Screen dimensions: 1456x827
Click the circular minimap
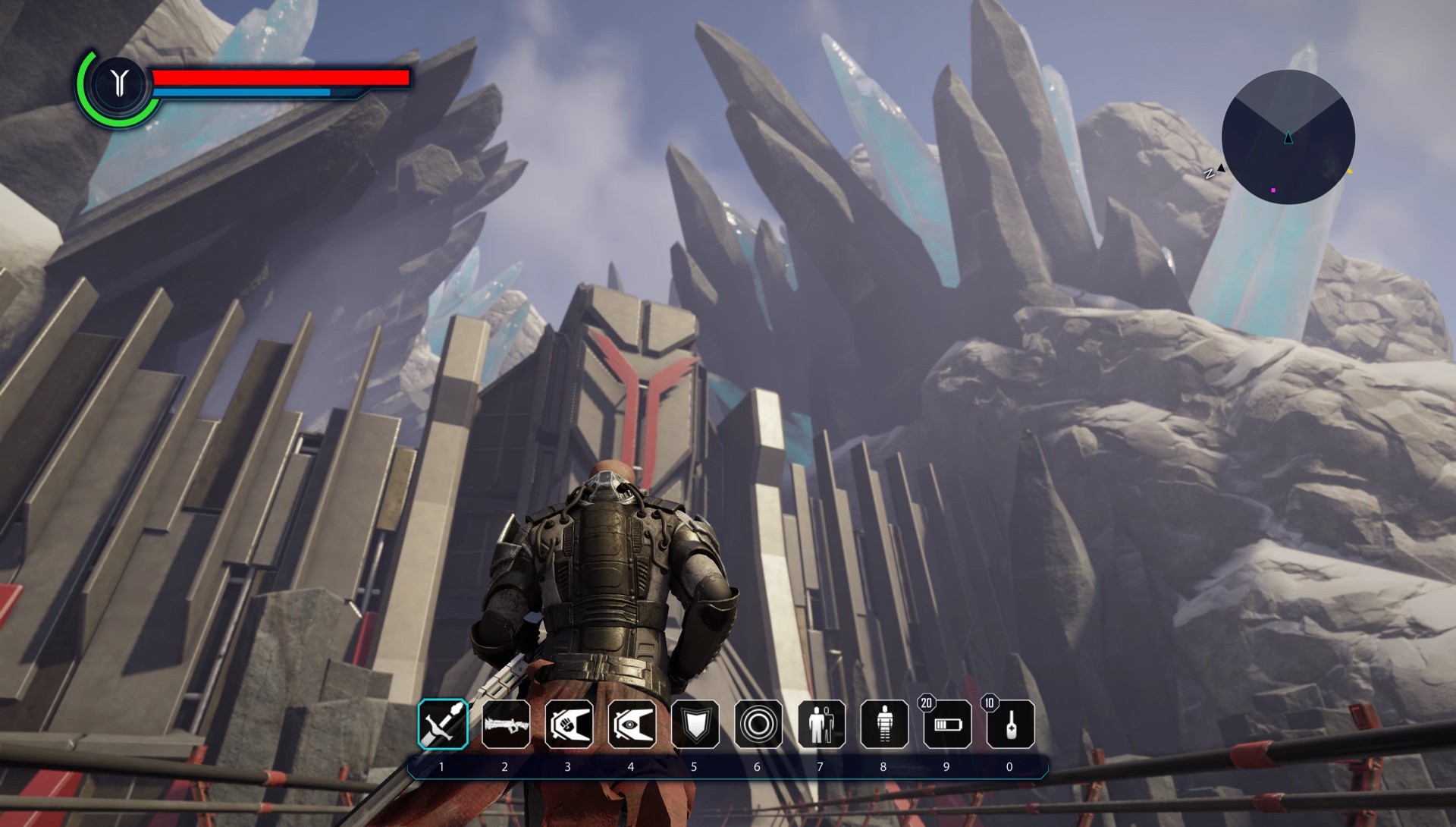click(x=1288, y=137)
